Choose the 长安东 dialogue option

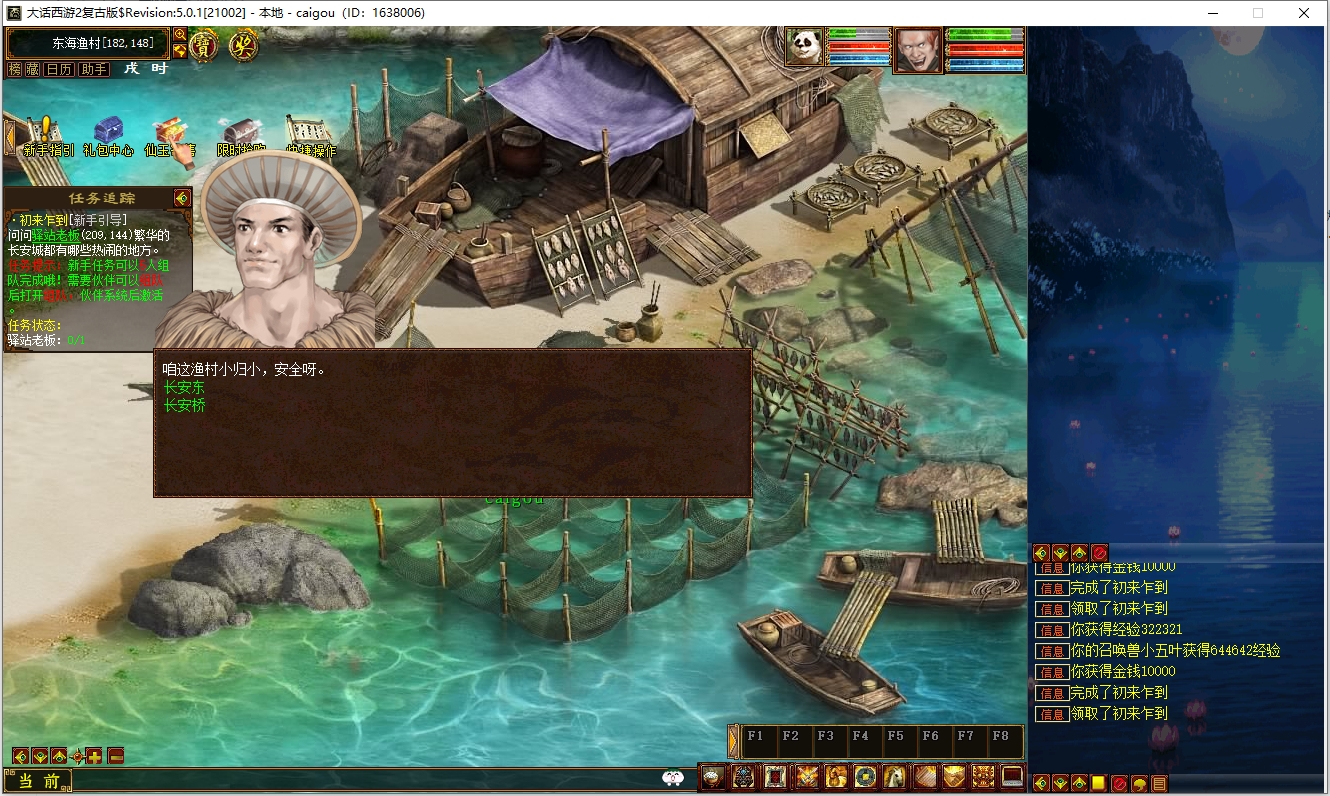pyautogui.click(x=184, y=388)
